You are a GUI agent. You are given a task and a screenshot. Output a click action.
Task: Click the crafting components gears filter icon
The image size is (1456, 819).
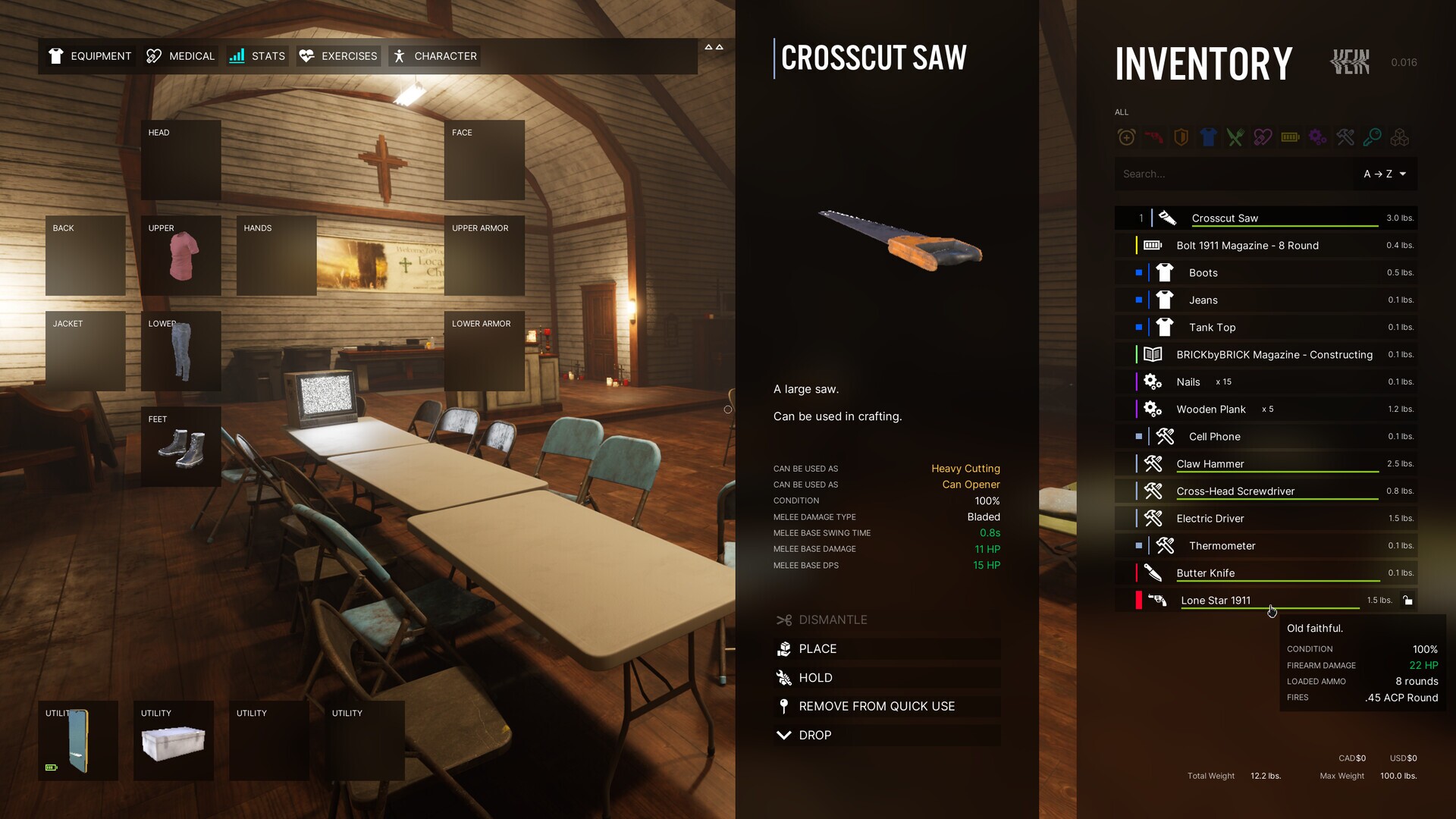pos(1317,137)
